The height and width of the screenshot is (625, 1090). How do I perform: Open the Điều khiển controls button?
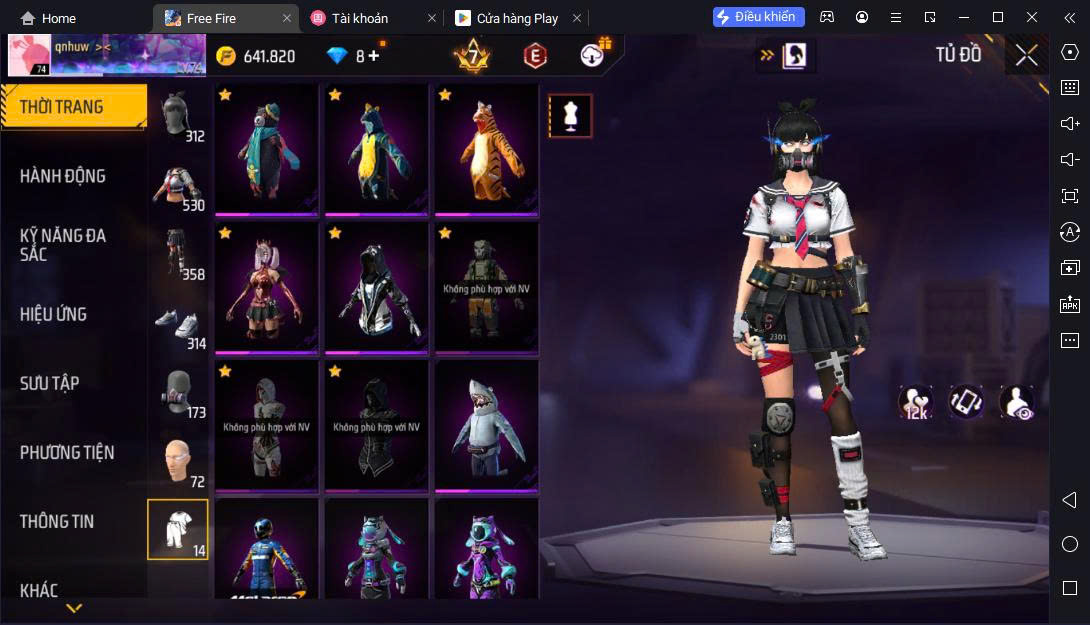[758, 17]
